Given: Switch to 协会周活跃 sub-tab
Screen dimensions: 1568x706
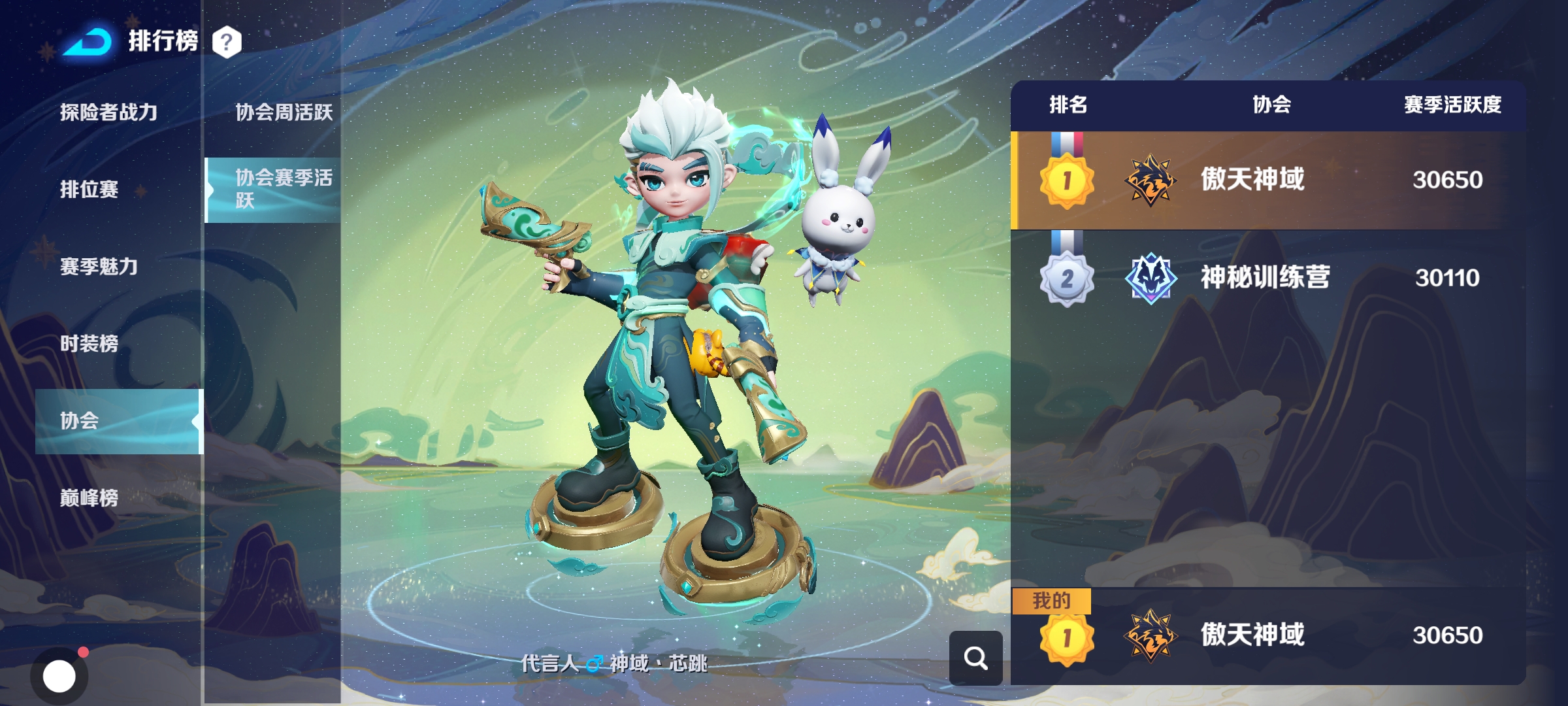Looking at the screenshot, I should point(284,112).
